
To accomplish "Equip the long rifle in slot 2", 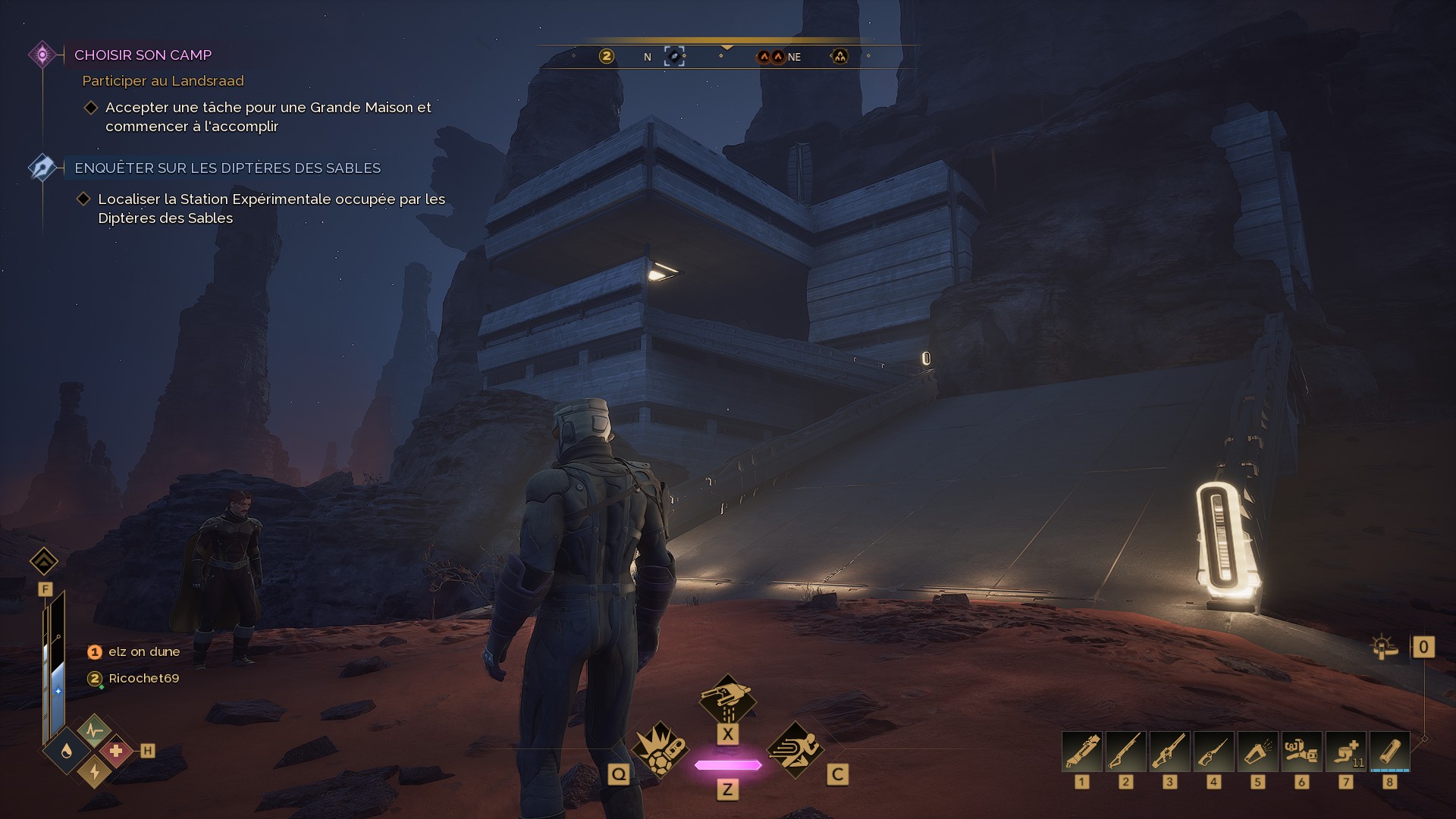I will click(1126, 752).
